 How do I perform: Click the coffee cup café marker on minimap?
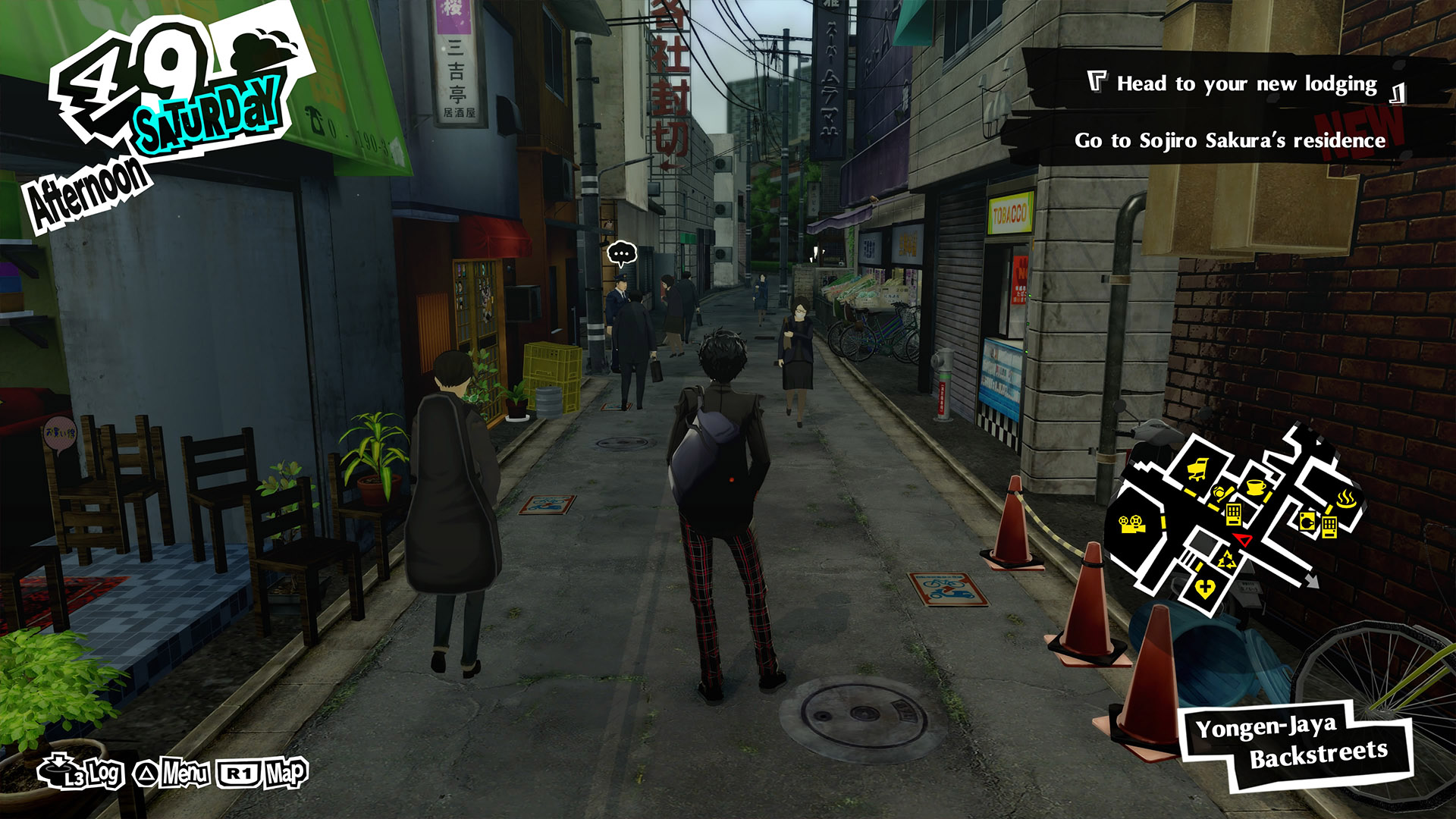click(x=1256, y=486)
